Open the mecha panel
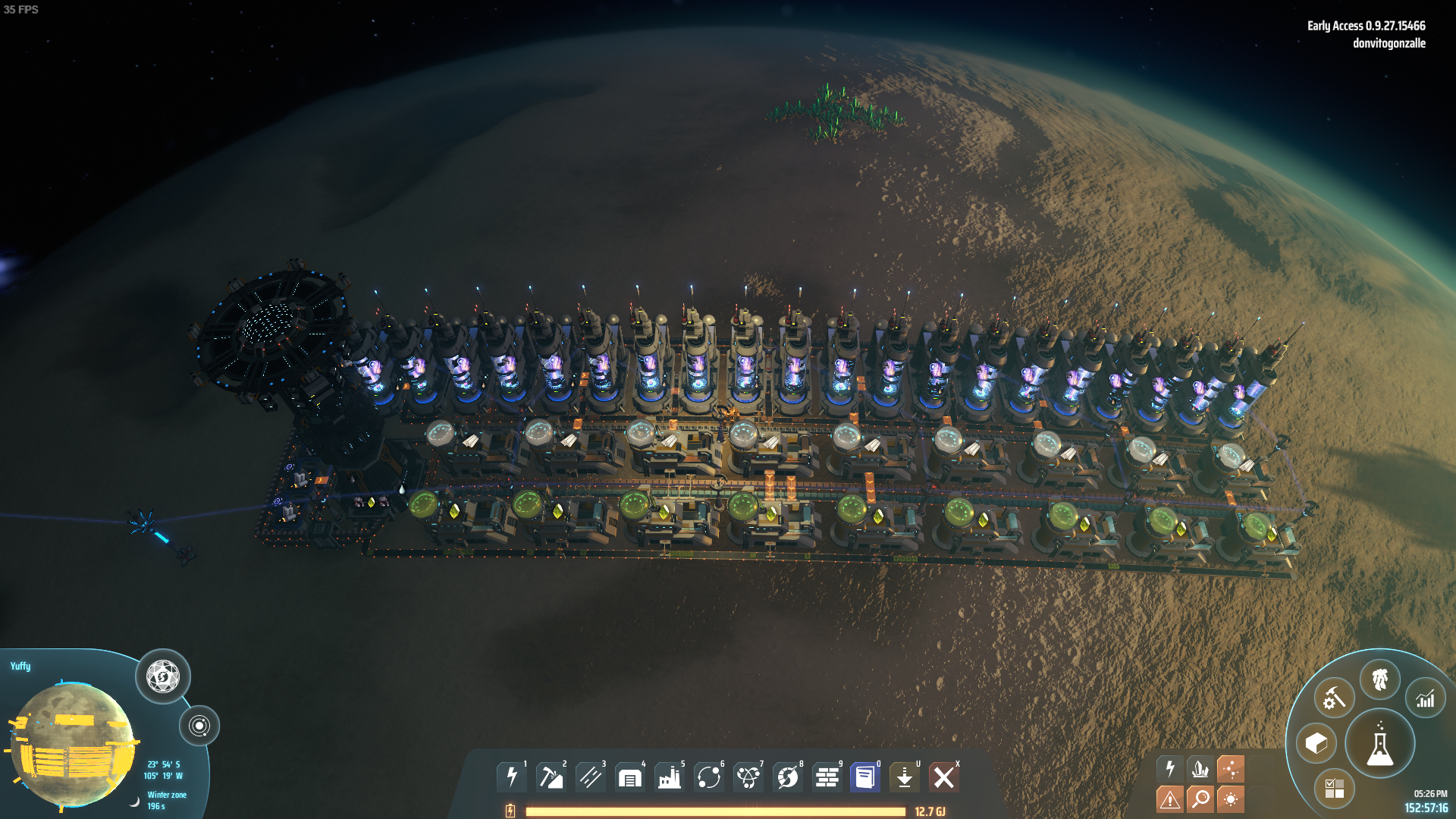This screenshot has width=1456, height=819. tap(1379, 679)
